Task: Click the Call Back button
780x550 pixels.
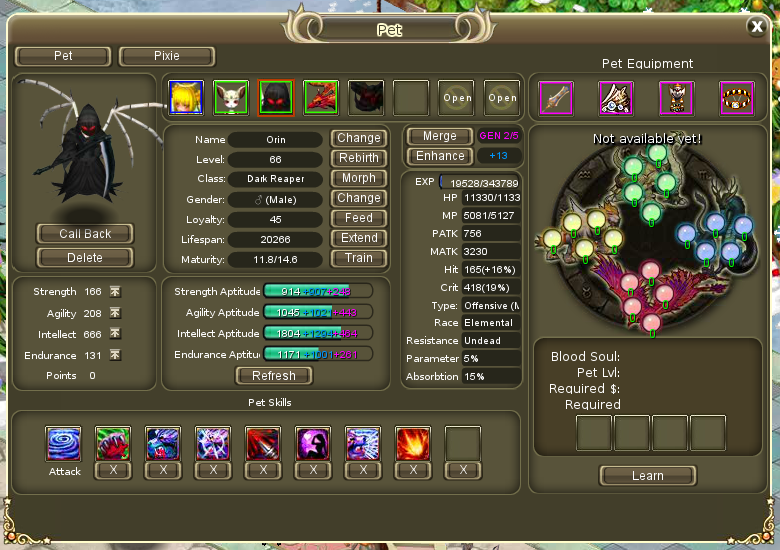Action: (85, 234)
